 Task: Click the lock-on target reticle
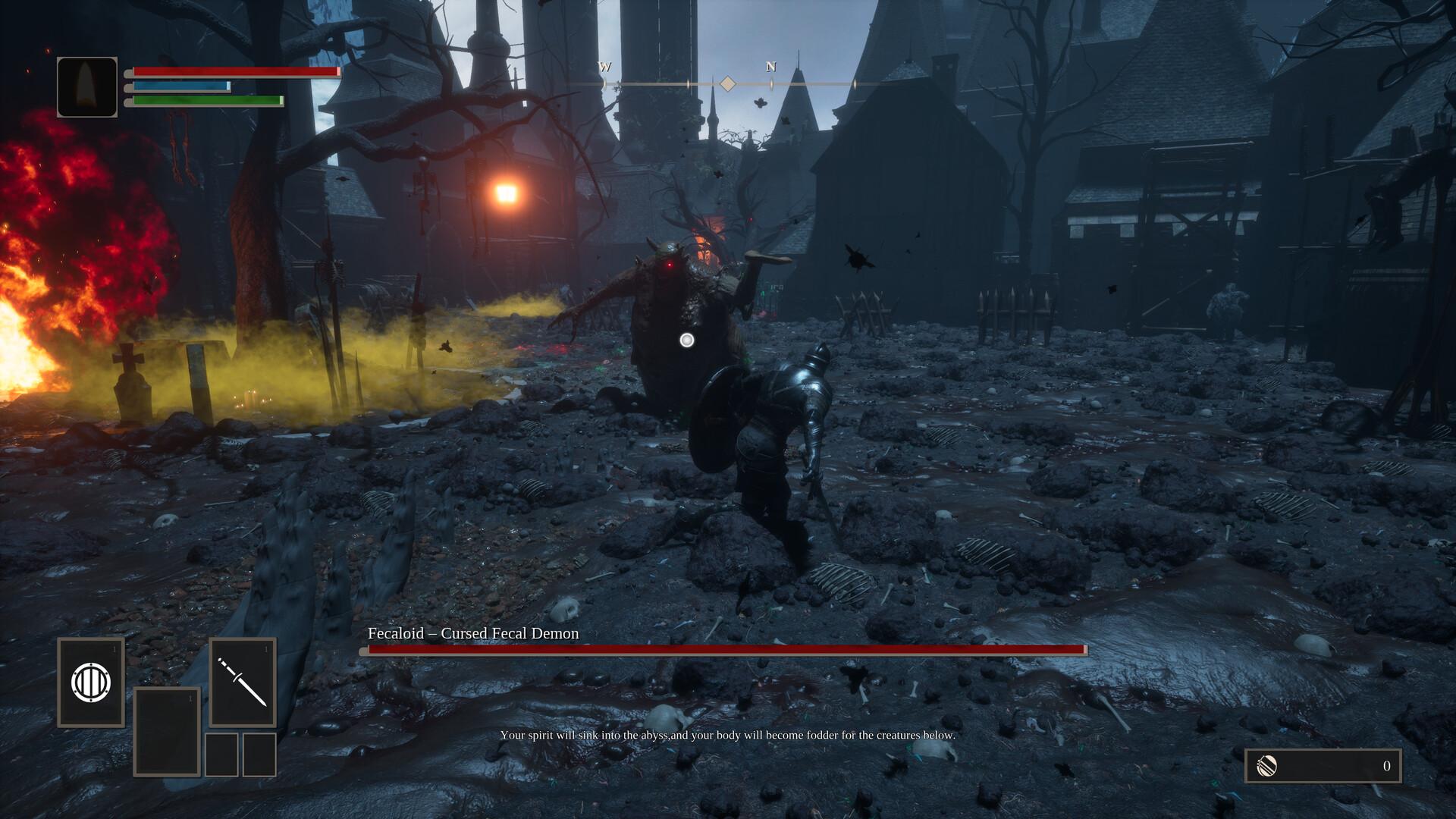(x=687, y=340)
